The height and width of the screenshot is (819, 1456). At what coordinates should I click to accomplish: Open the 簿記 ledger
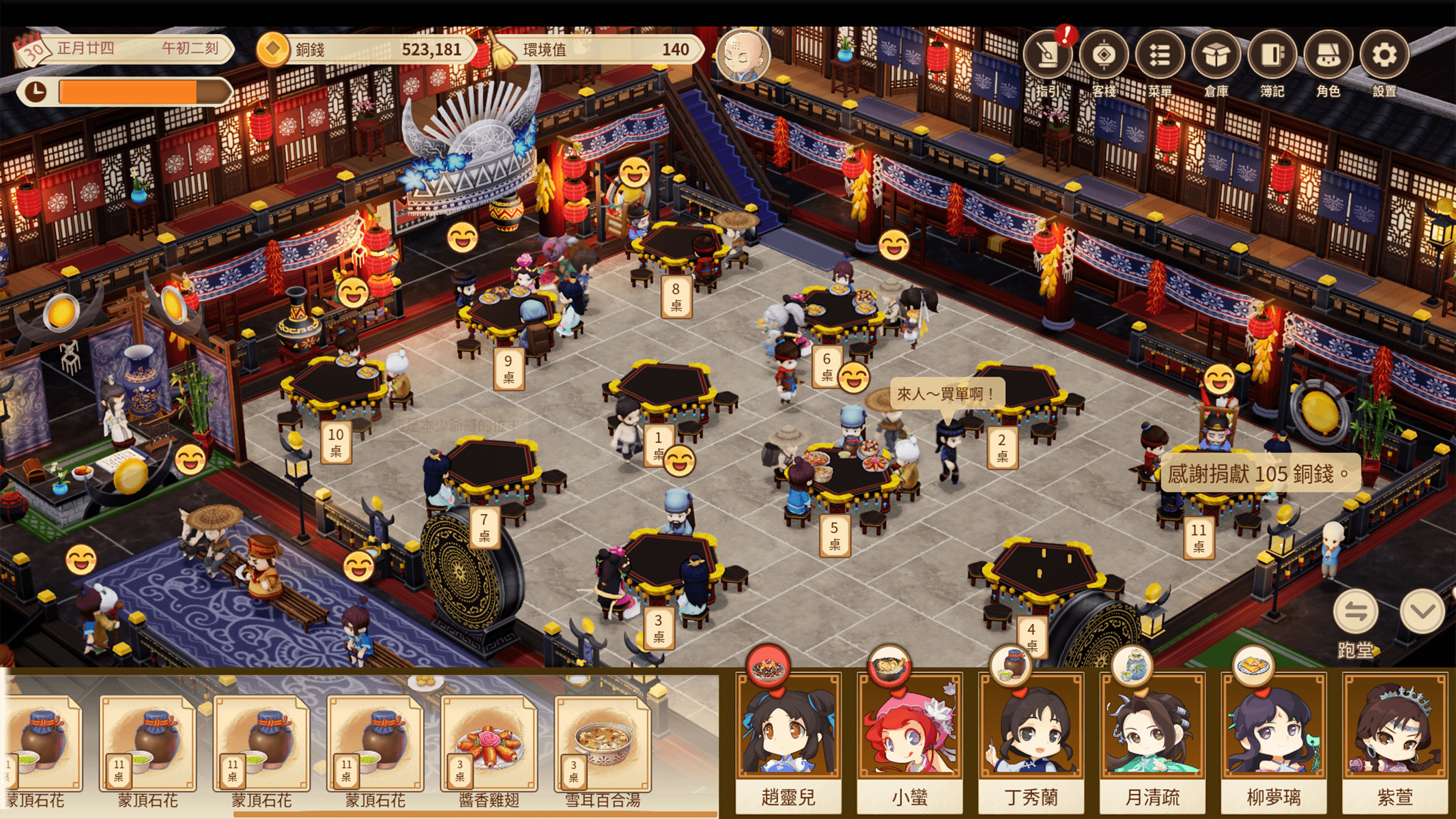click(1272, 56)
